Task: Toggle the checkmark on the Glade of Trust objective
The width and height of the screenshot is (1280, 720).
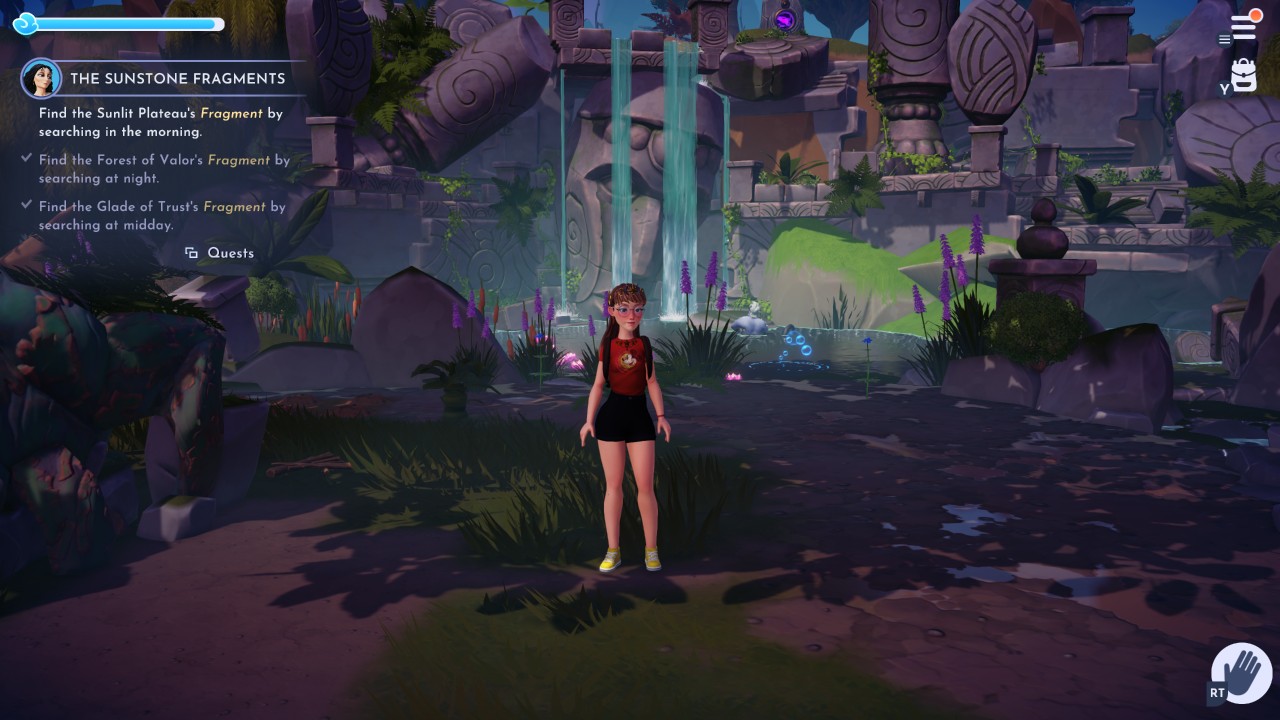Action: (x=26, y=205)
